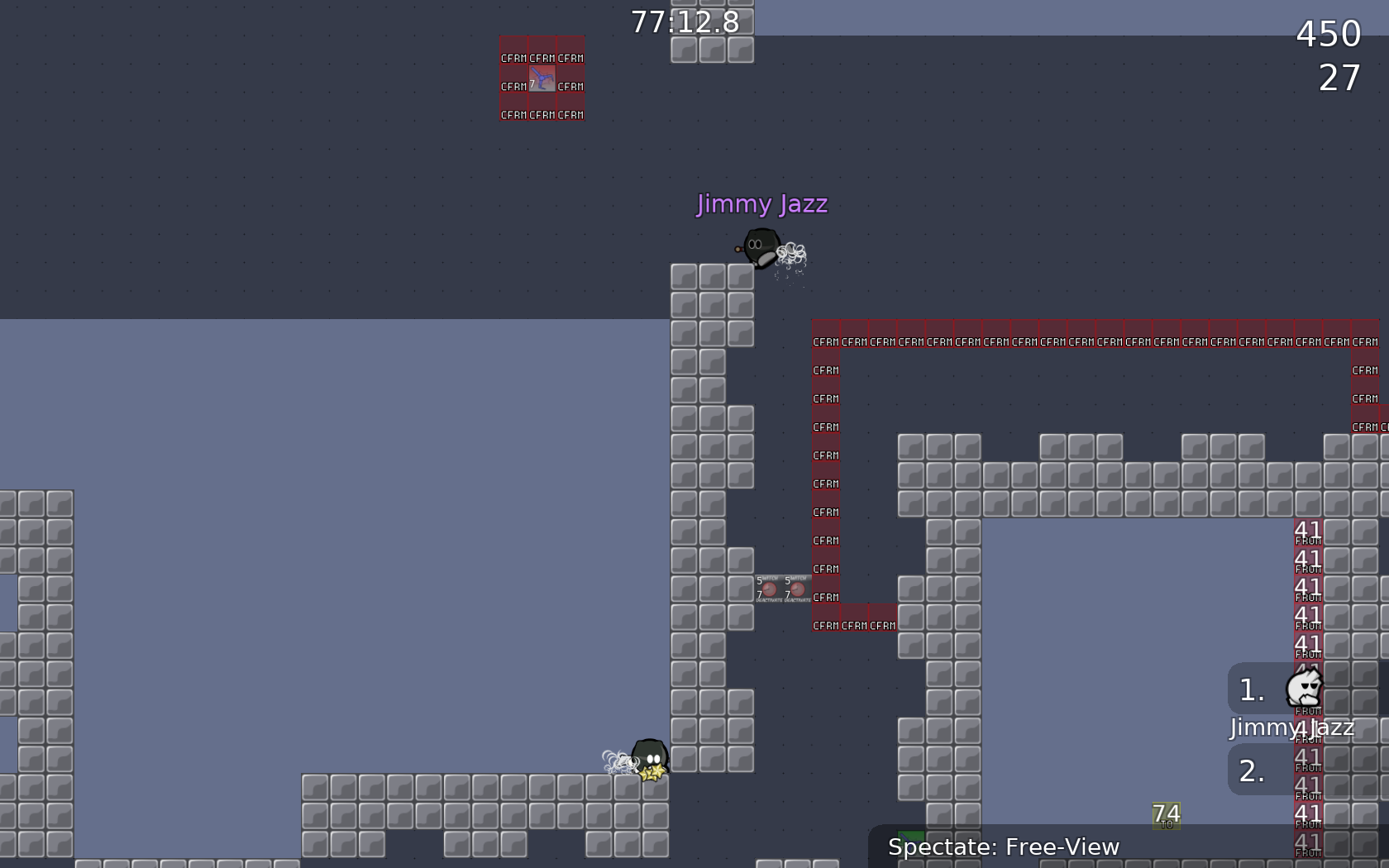Open the "Spectate: Free-View" selector
Screen dimensions: 1389x868
tap(1003, 847)
